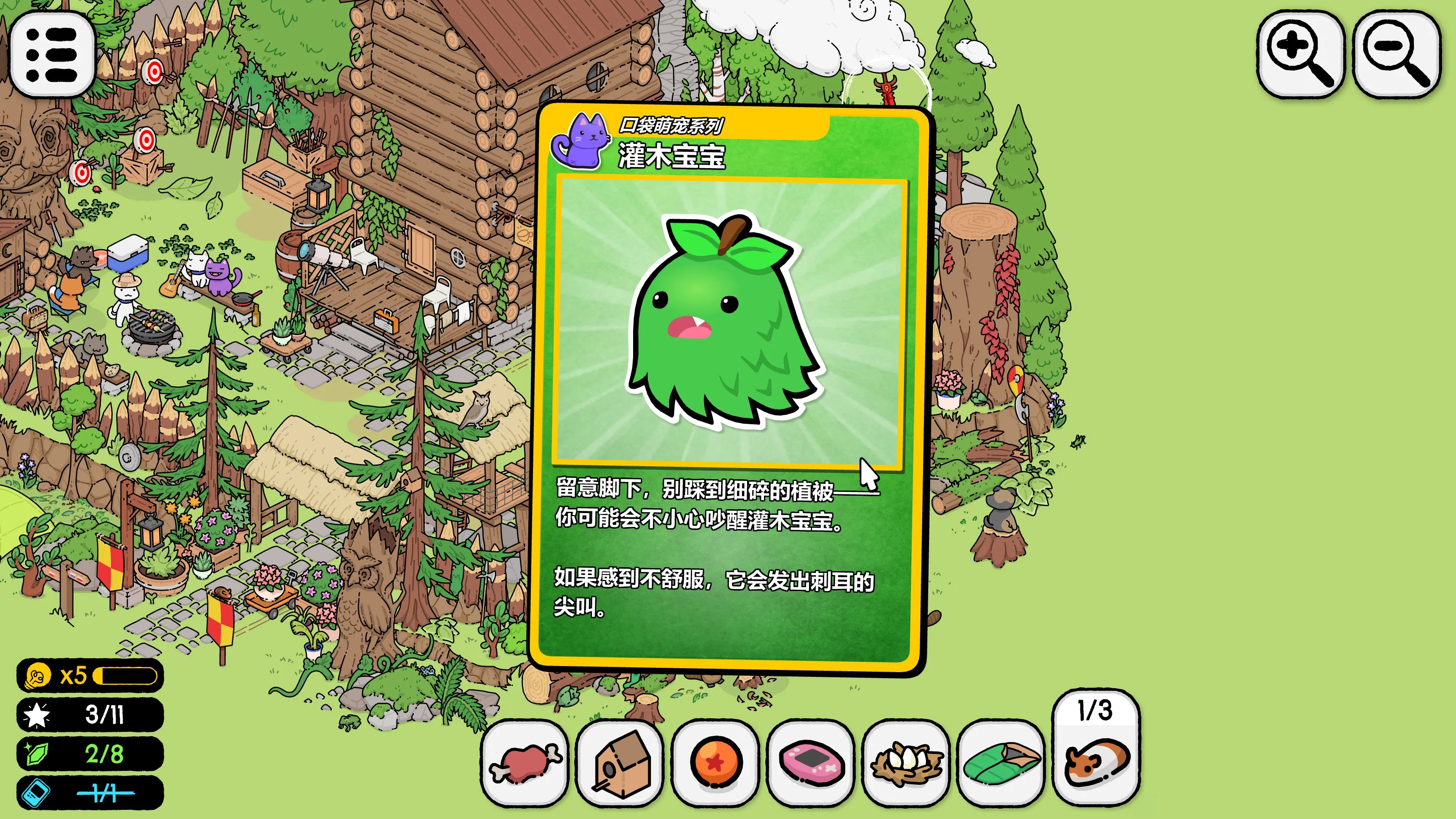Show the blue handheld 1/1 tracker
This screenshot has width=1456, height=819.
click(x=90, y=793)
